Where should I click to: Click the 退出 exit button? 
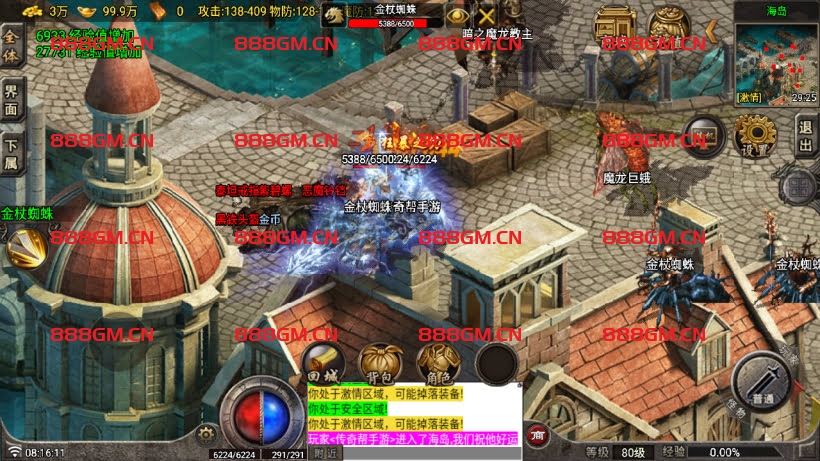(805, 134)
